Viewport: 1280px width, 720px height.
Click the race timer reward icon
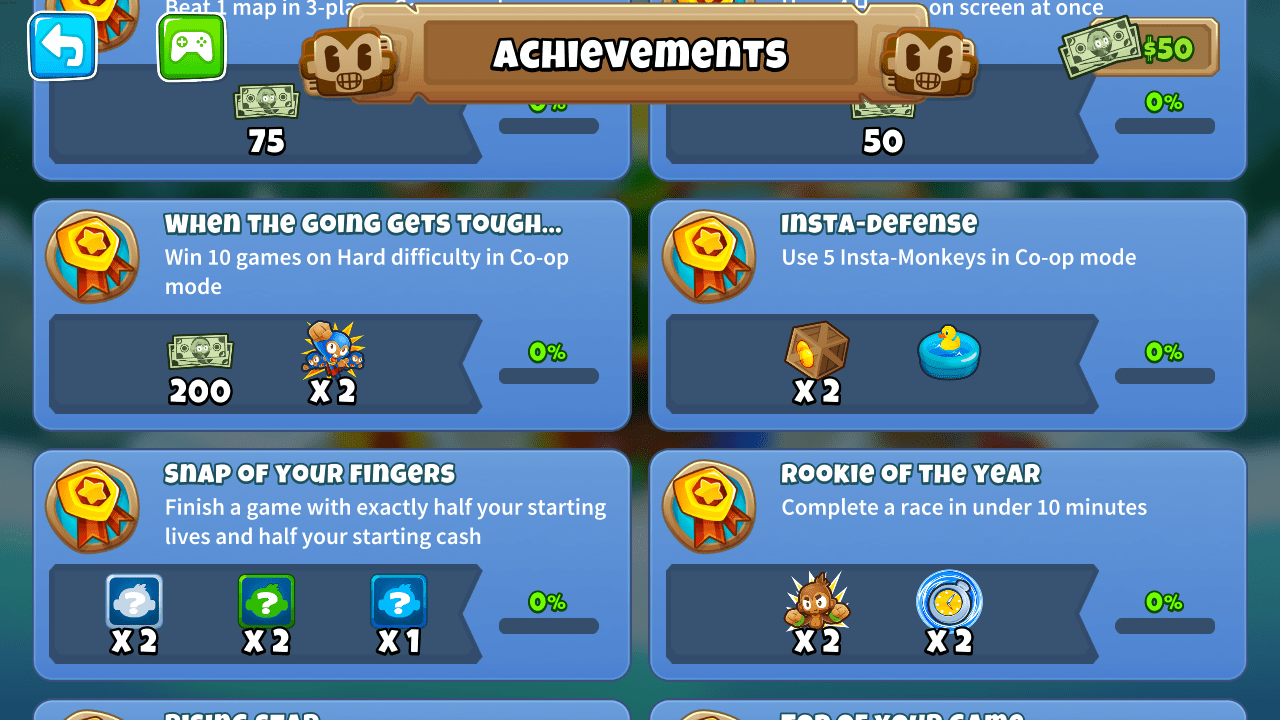coord(949,602)
